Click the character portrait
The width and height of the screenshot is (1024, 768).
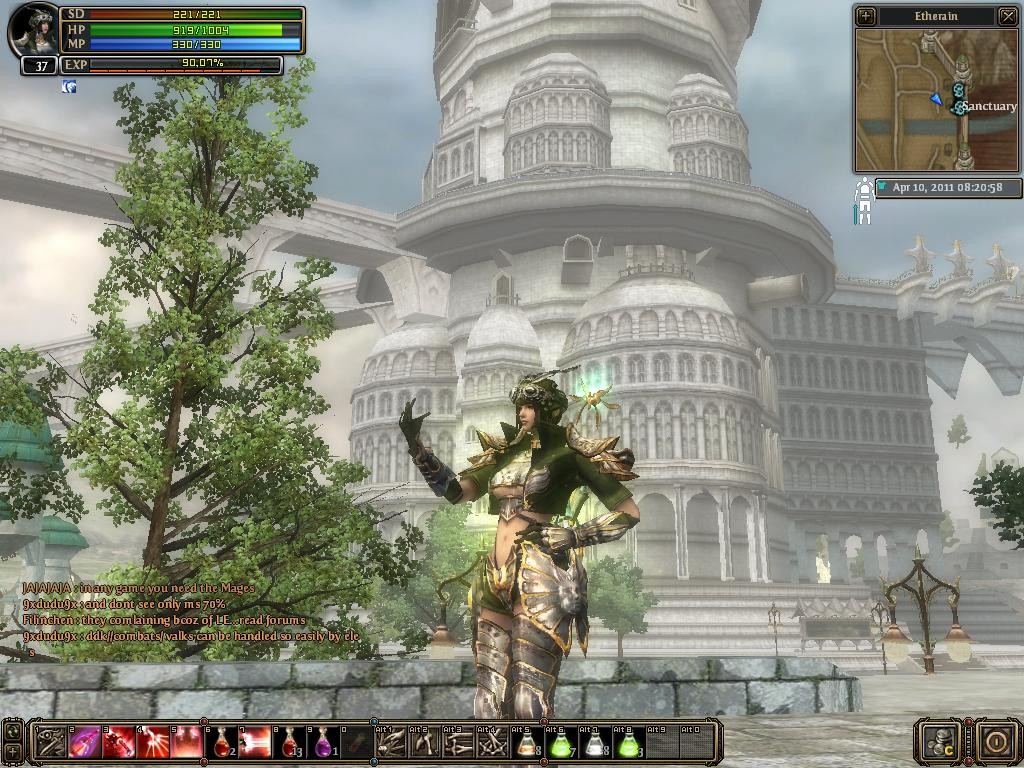click(x=34, y=30)
